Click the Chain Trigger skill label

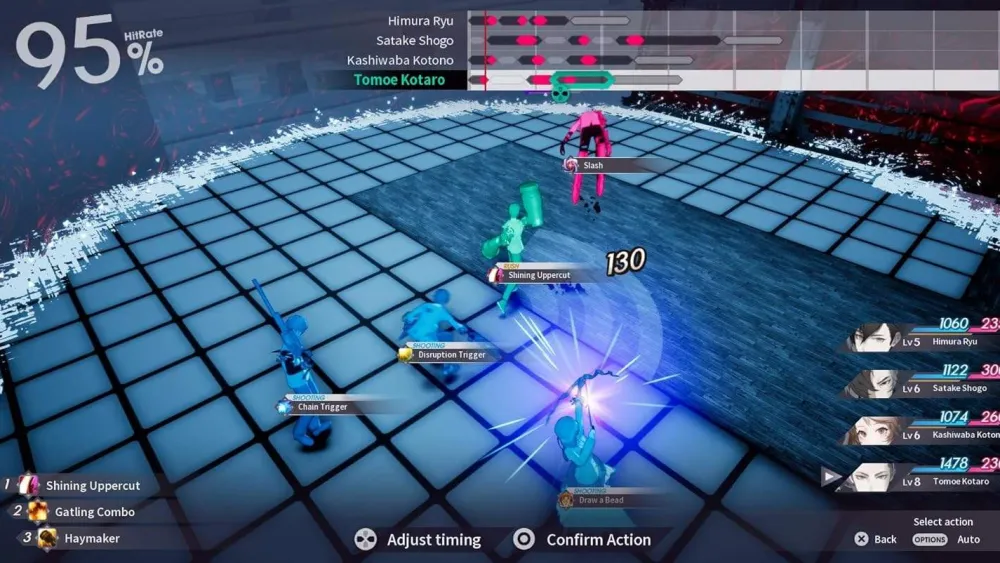(x=323, y=407)
